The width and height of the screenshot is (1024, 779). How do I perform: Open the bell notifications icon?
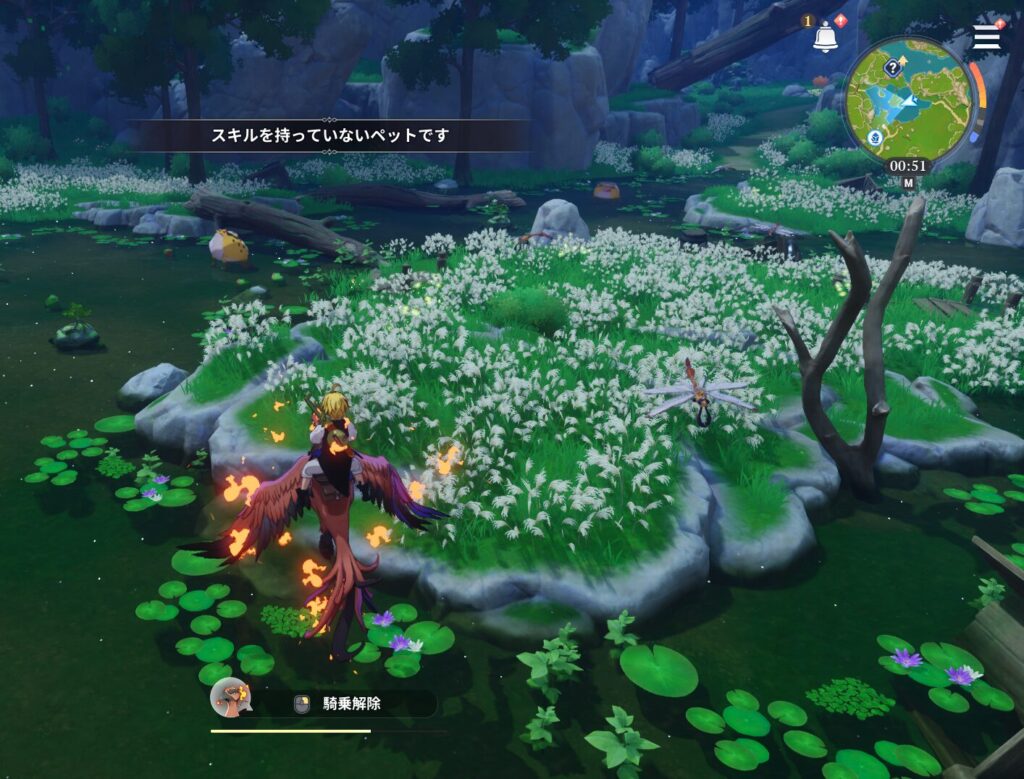point(825,38)
